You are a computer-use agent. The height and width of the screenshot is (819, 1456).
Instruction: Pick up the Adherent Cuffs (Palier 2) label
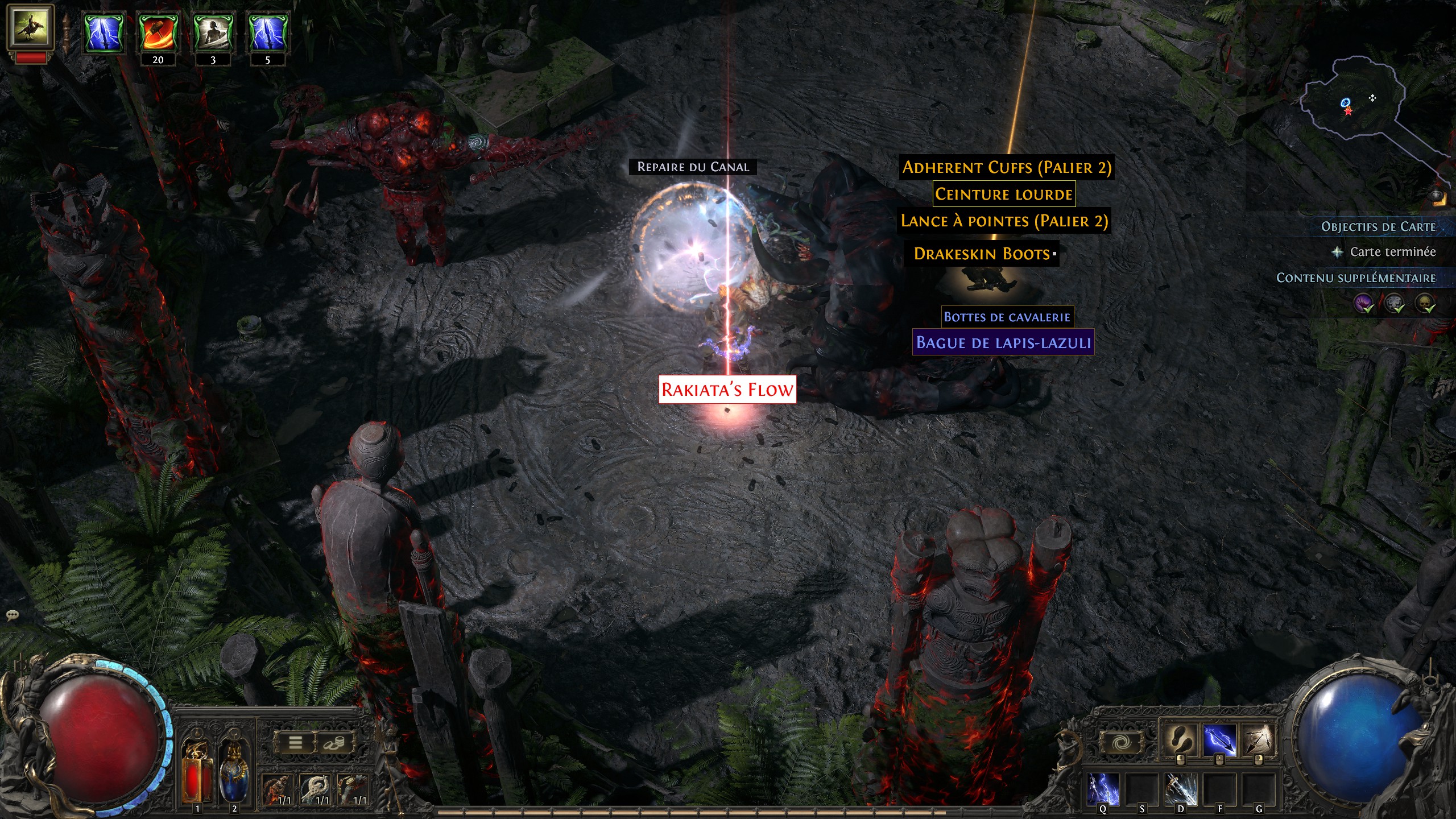click(1006, 168)
